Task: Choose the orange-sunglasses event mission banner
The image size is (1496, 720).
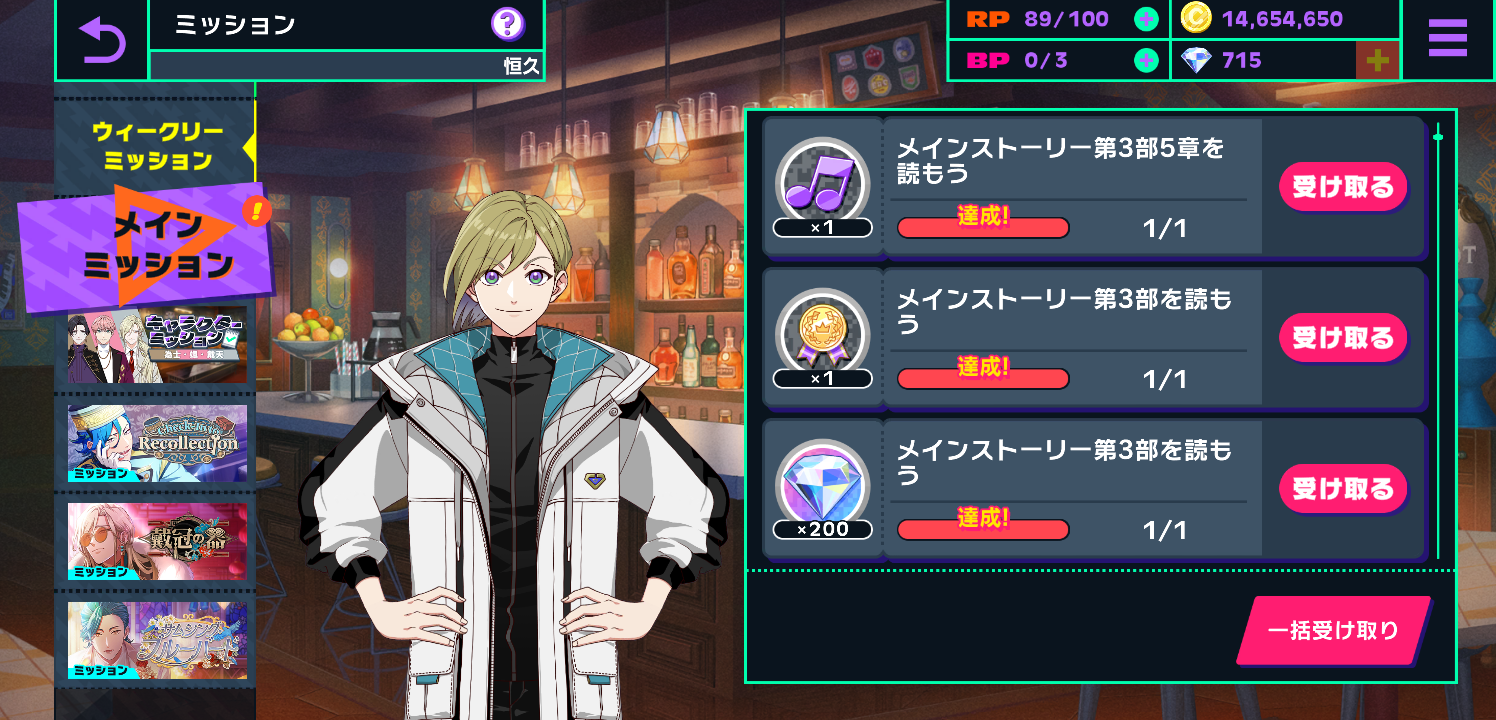Action: [157, 541]
